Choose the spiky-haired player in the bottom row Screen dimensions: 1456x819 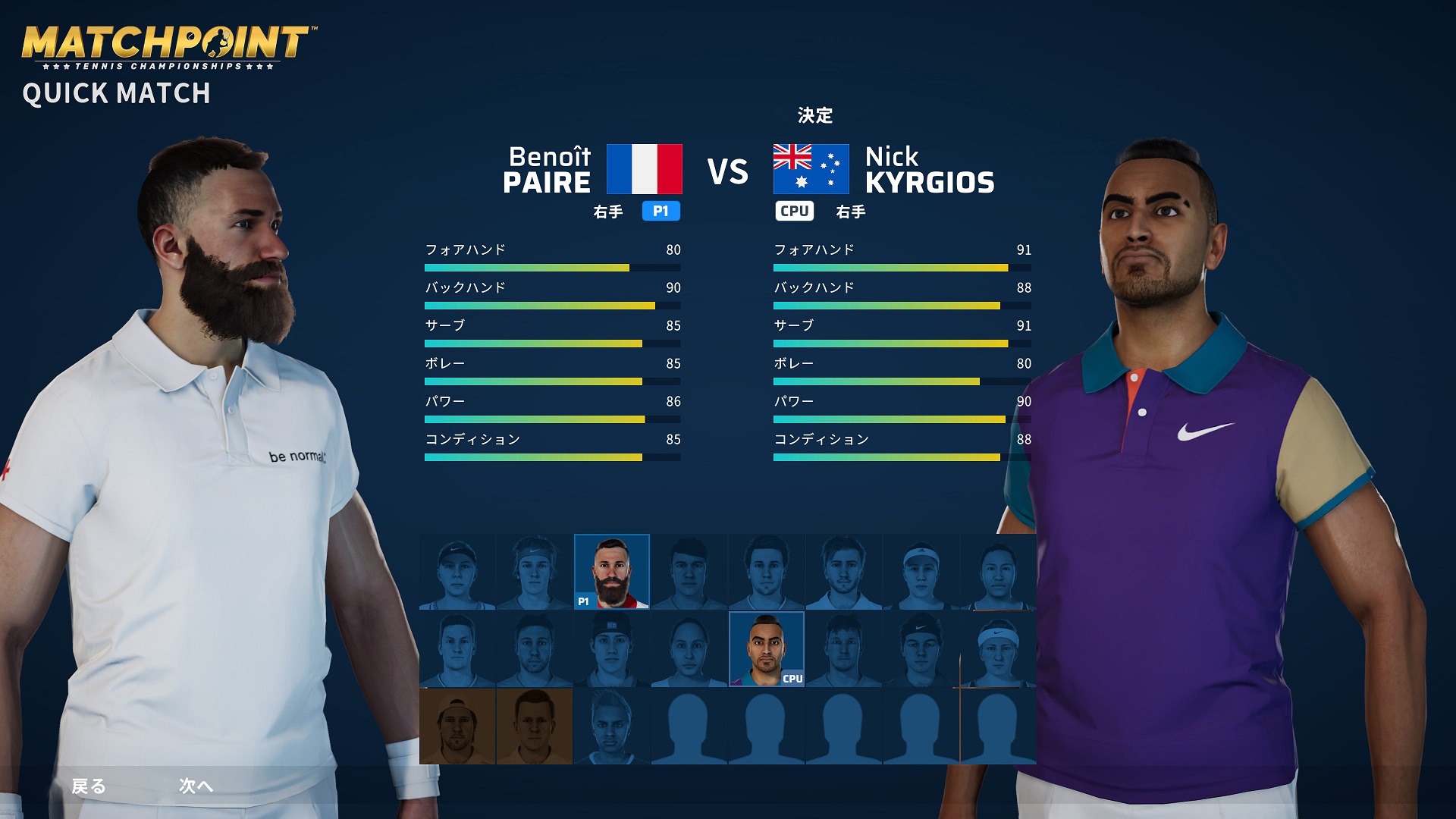click(x=611, y=726)
